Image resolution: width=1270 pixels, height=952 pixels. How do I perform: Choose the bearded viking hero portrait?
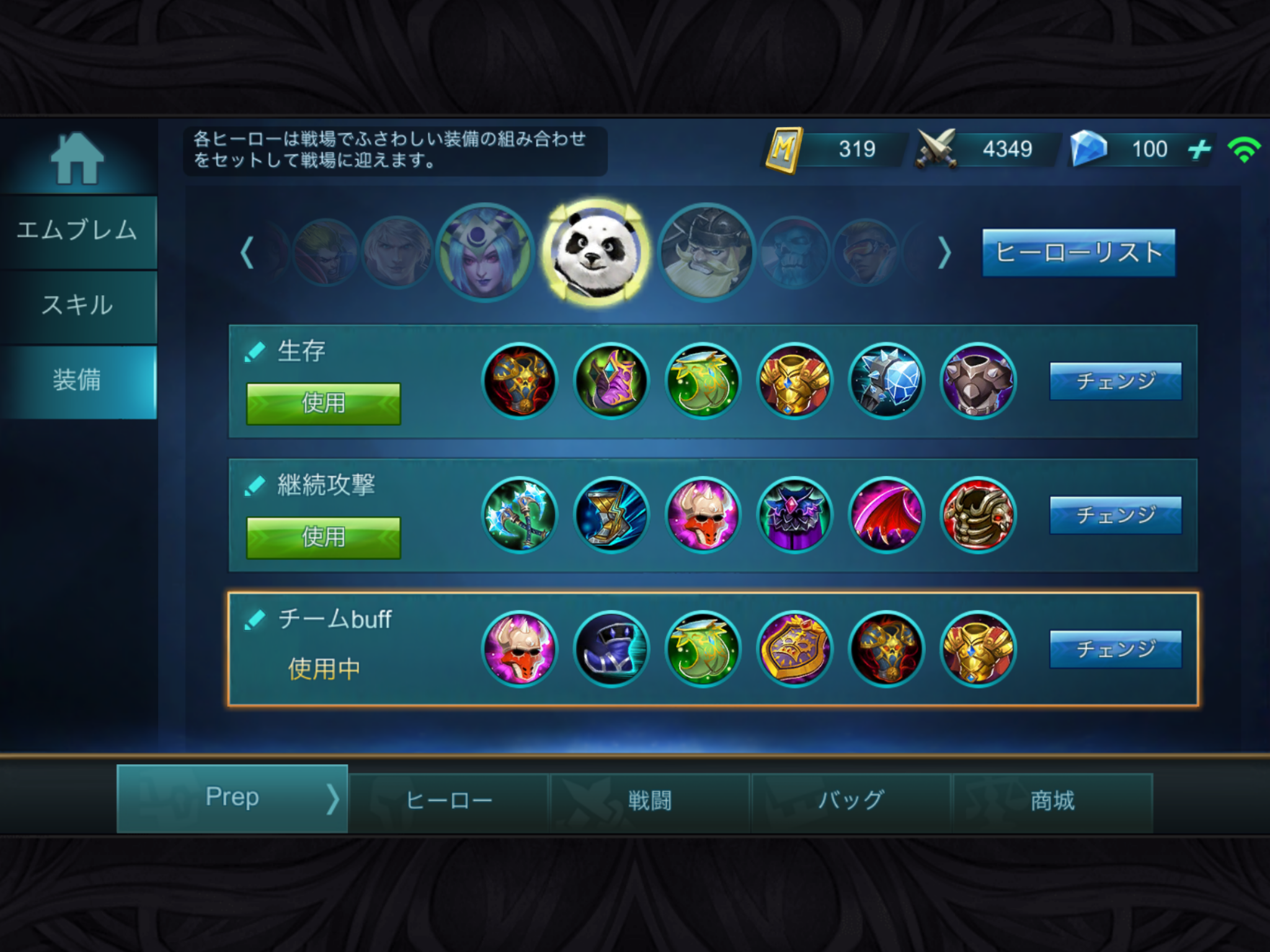click(x=706, y=252)
